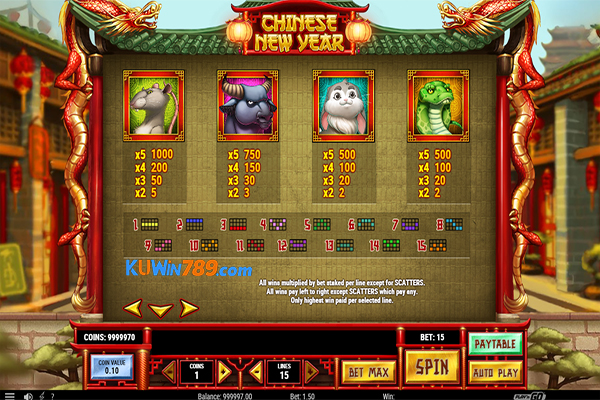The width and height of the screenshot is (600, 400).
Task: Close paytable using the down arrow
Action: pyautogui.click(x=160, y=309)
